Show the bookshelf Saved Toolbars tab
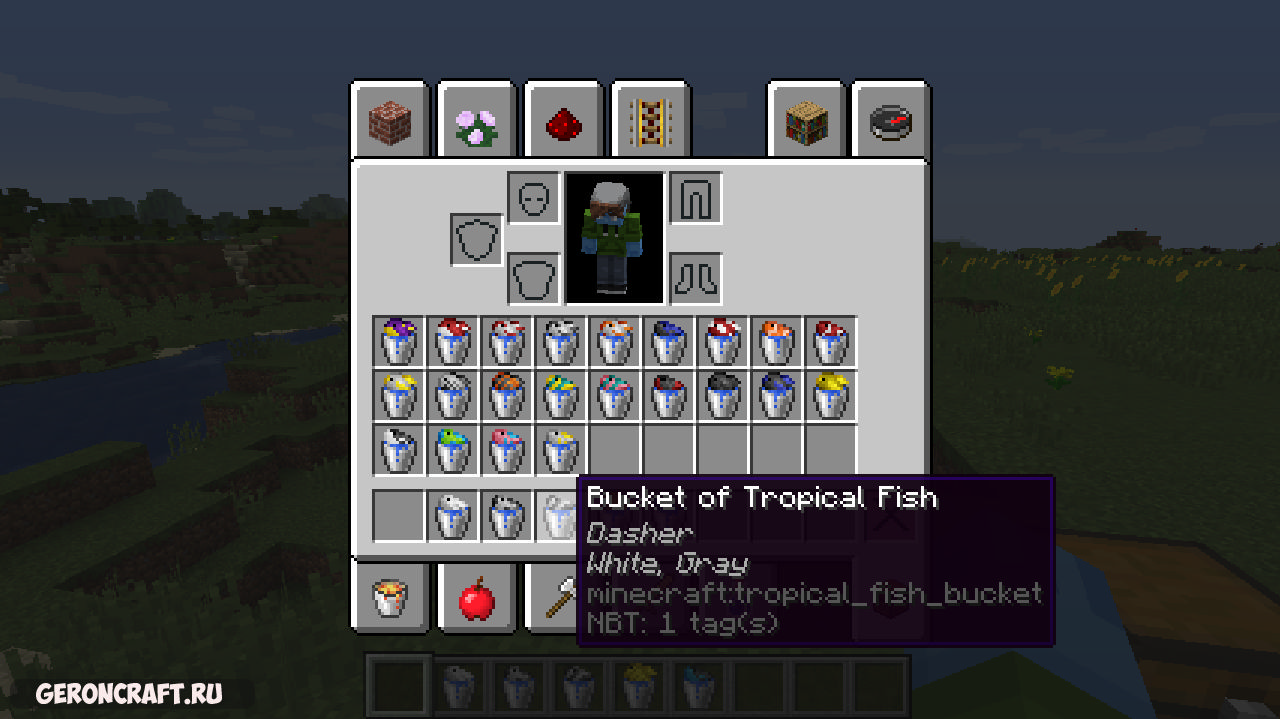The width and height of the screenshot is (1280, 719). 806,122
